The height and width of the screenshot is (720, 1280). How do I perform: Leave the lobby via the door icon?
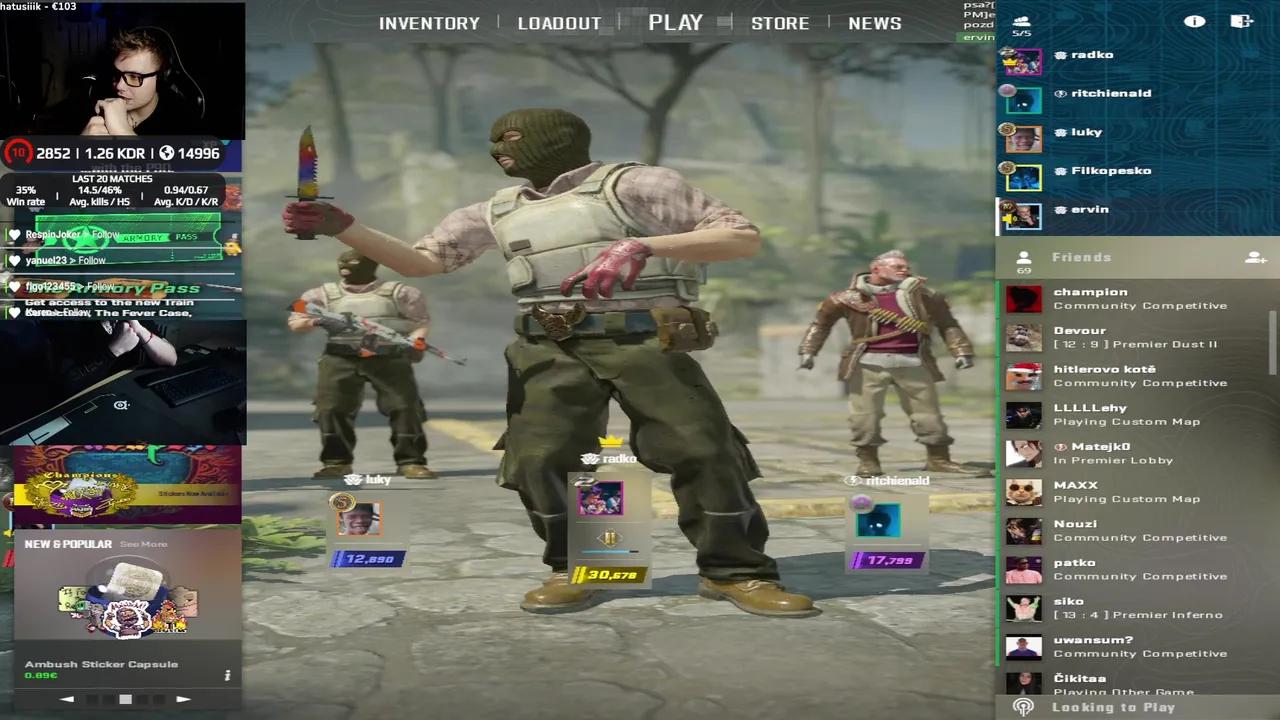pos(1242,21)
